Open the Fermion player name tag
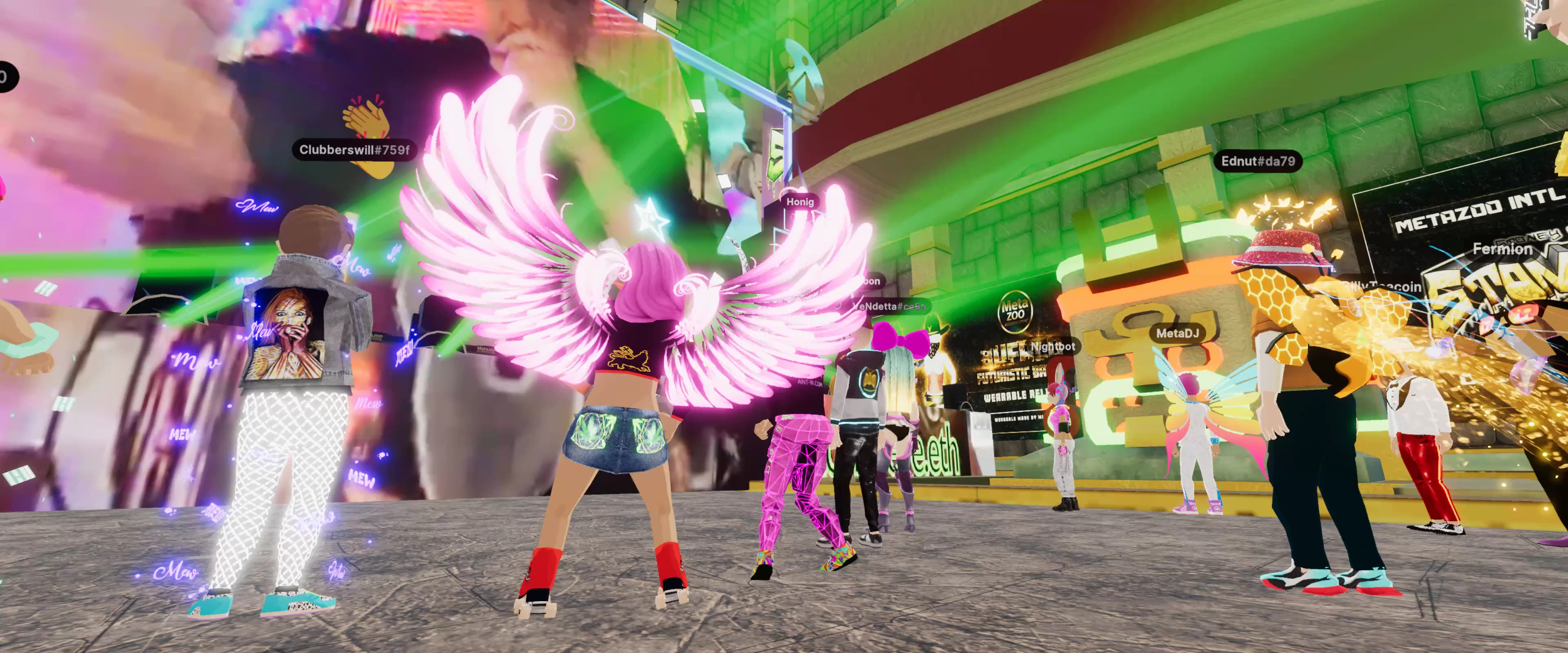 click(1502, 249)
